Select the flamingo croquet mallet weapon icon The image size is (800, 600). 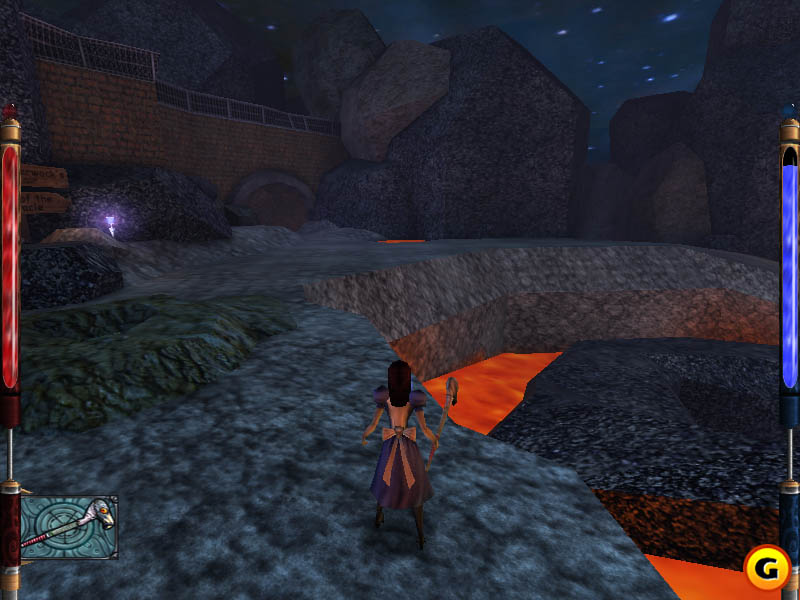tap(69, 527)
